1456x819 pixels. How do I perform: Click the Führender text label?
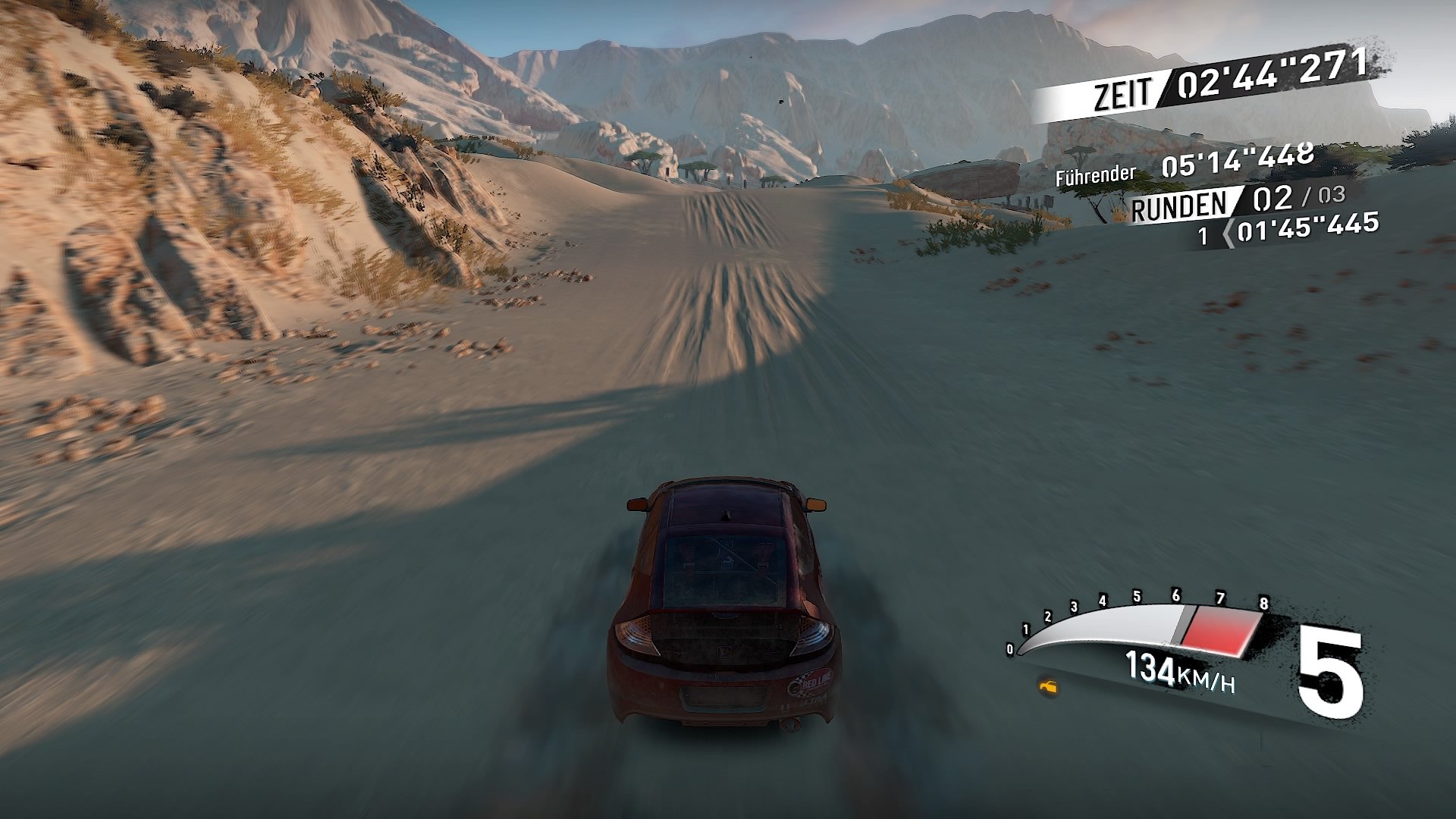1094,174
